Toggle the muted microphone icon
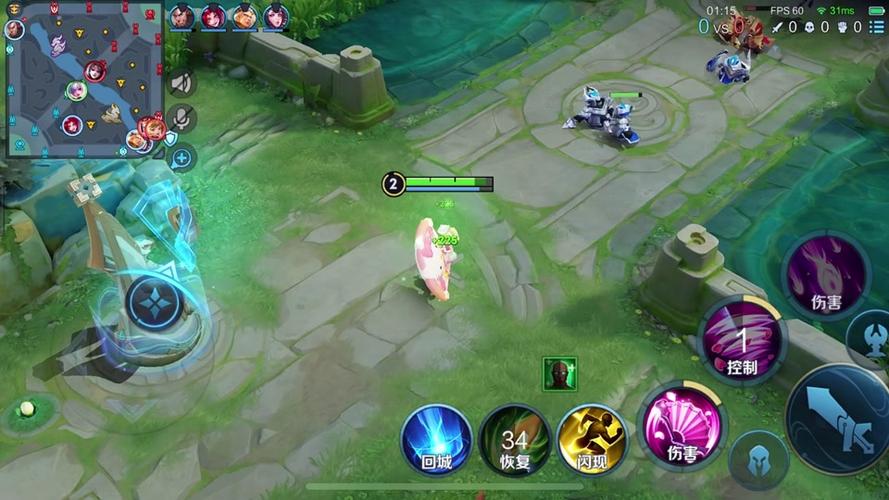This screenshot has width=889, height=500. click(181, 120)
